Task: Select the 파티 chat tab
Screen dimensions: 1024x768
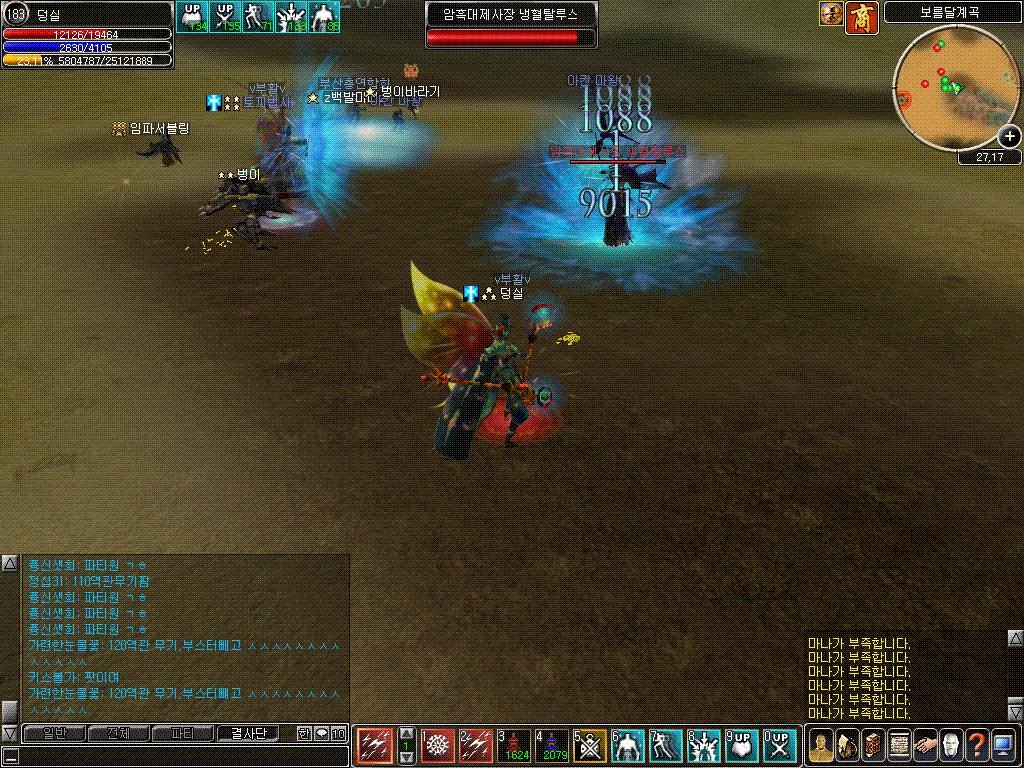Action: click(182, 733)
